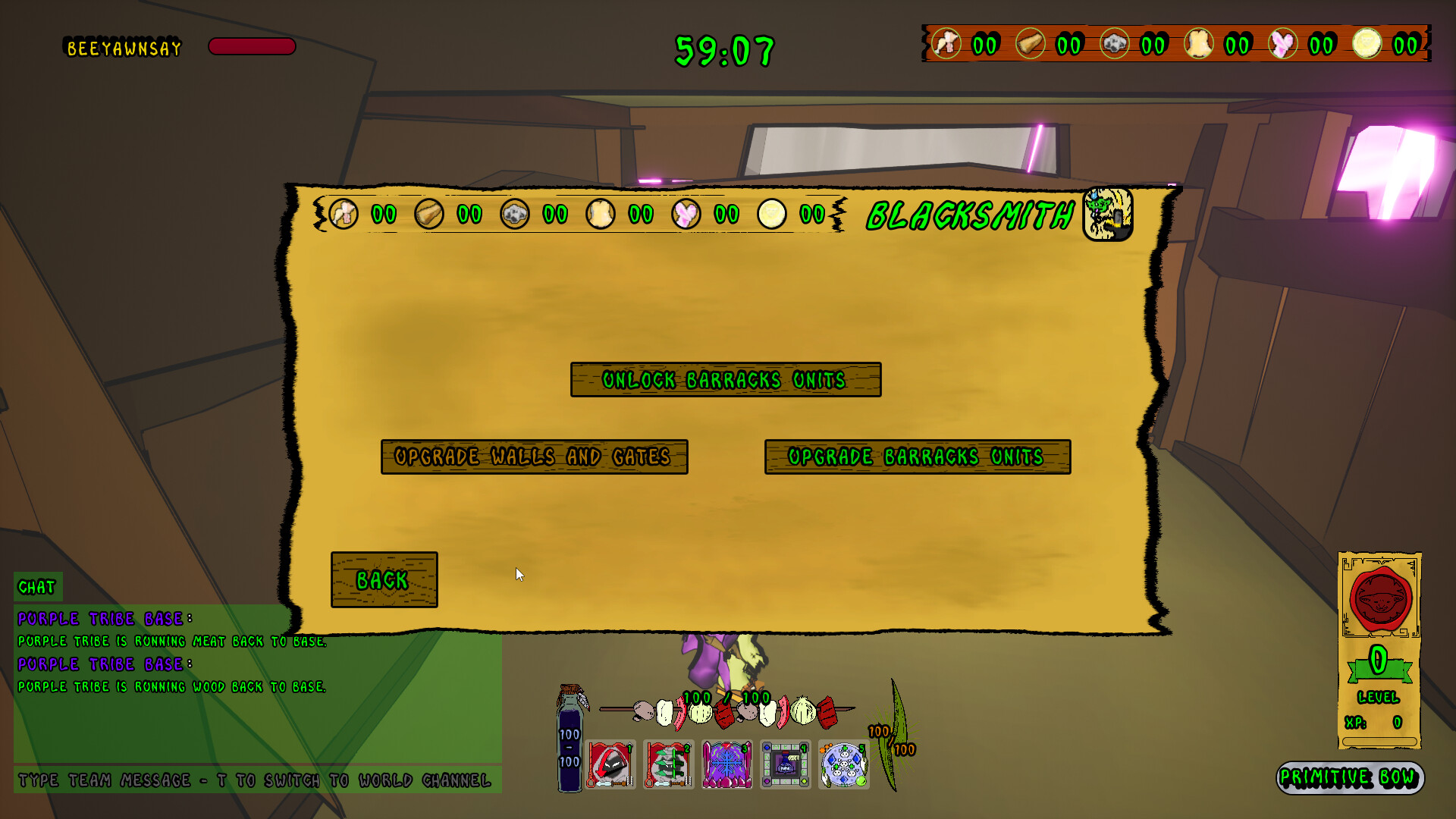Click the Primitive Bow weapon label

point(1351,777)
